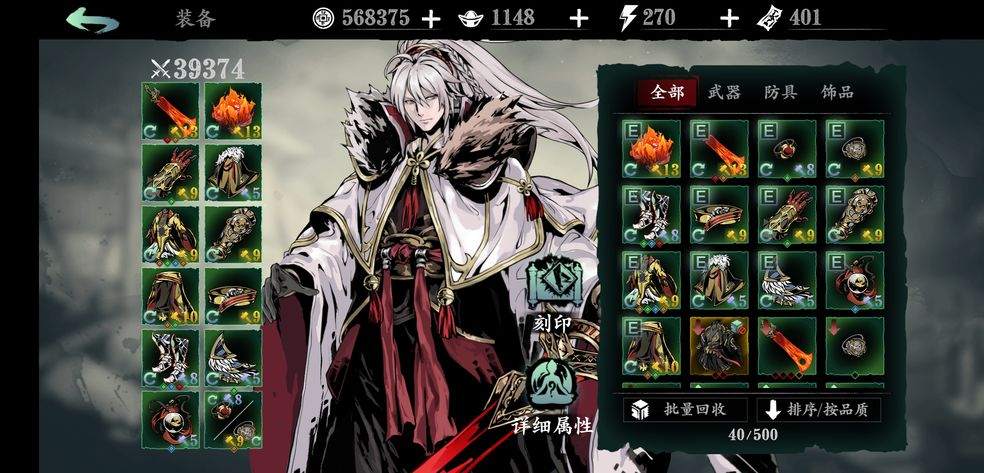Select the red jewel ring marked E in the bag
Viewport: 984px width, 473px height.
(785, 147)
